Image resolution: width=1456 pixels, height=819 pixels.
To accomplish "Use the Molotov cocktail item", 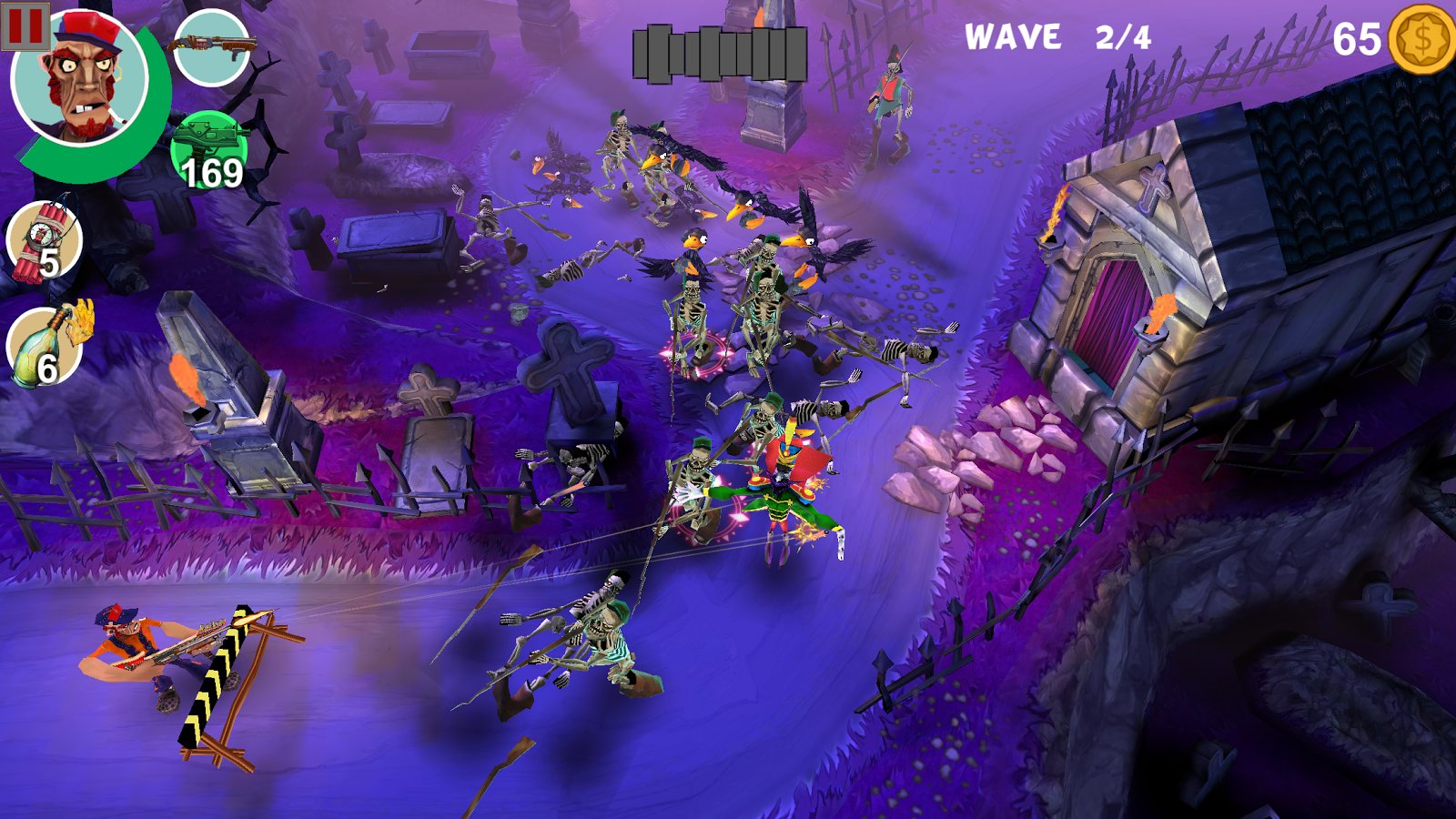I will (x=45, y=346).
